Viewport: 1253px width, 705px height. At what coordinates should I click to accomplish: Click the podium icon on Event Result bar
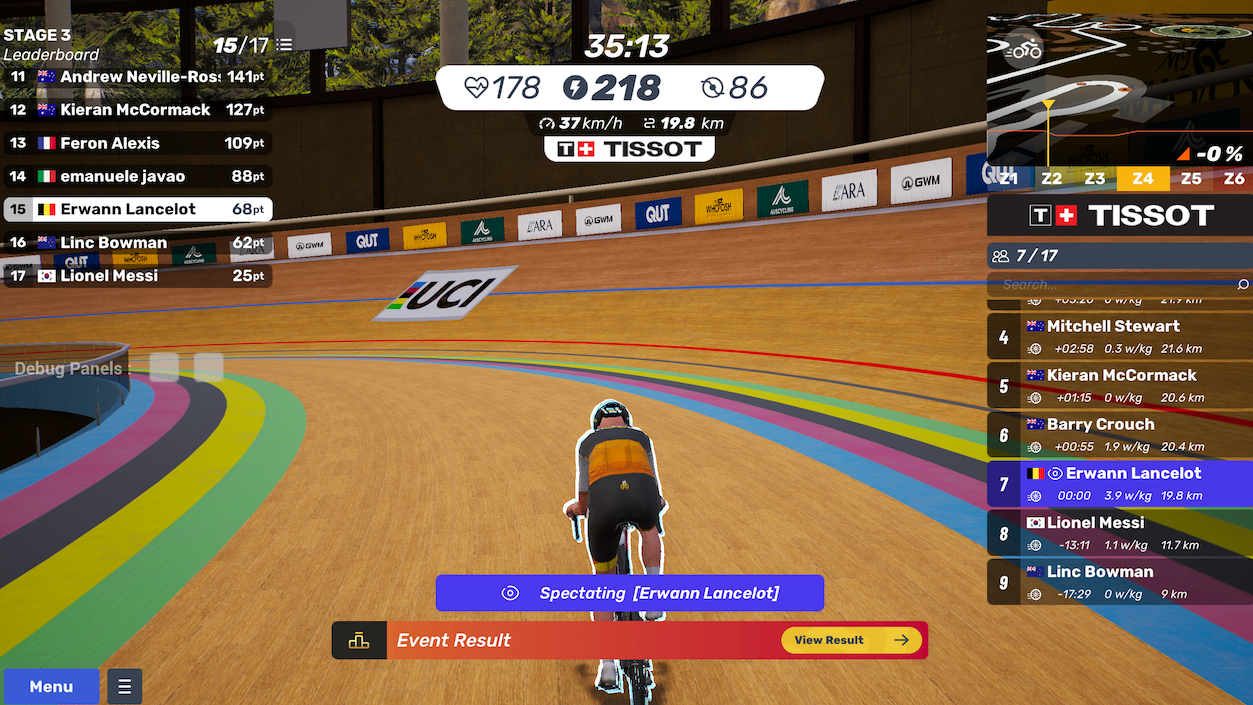359,641
